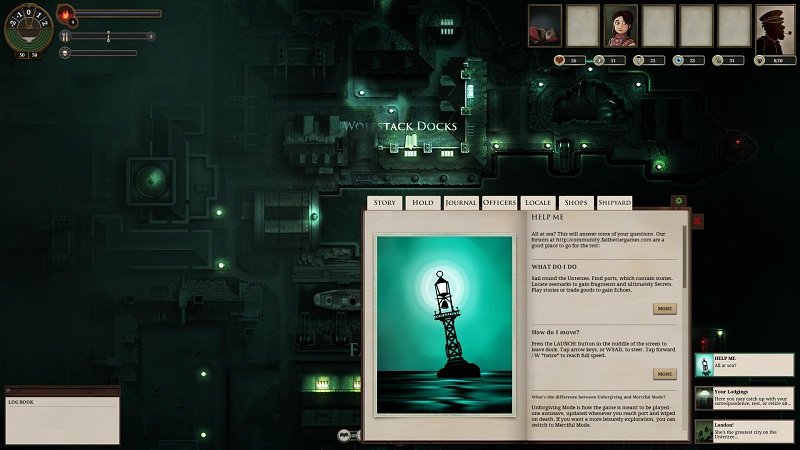Select the Officers tab
This screenshot has width=800, height=450.
(499, 202)
